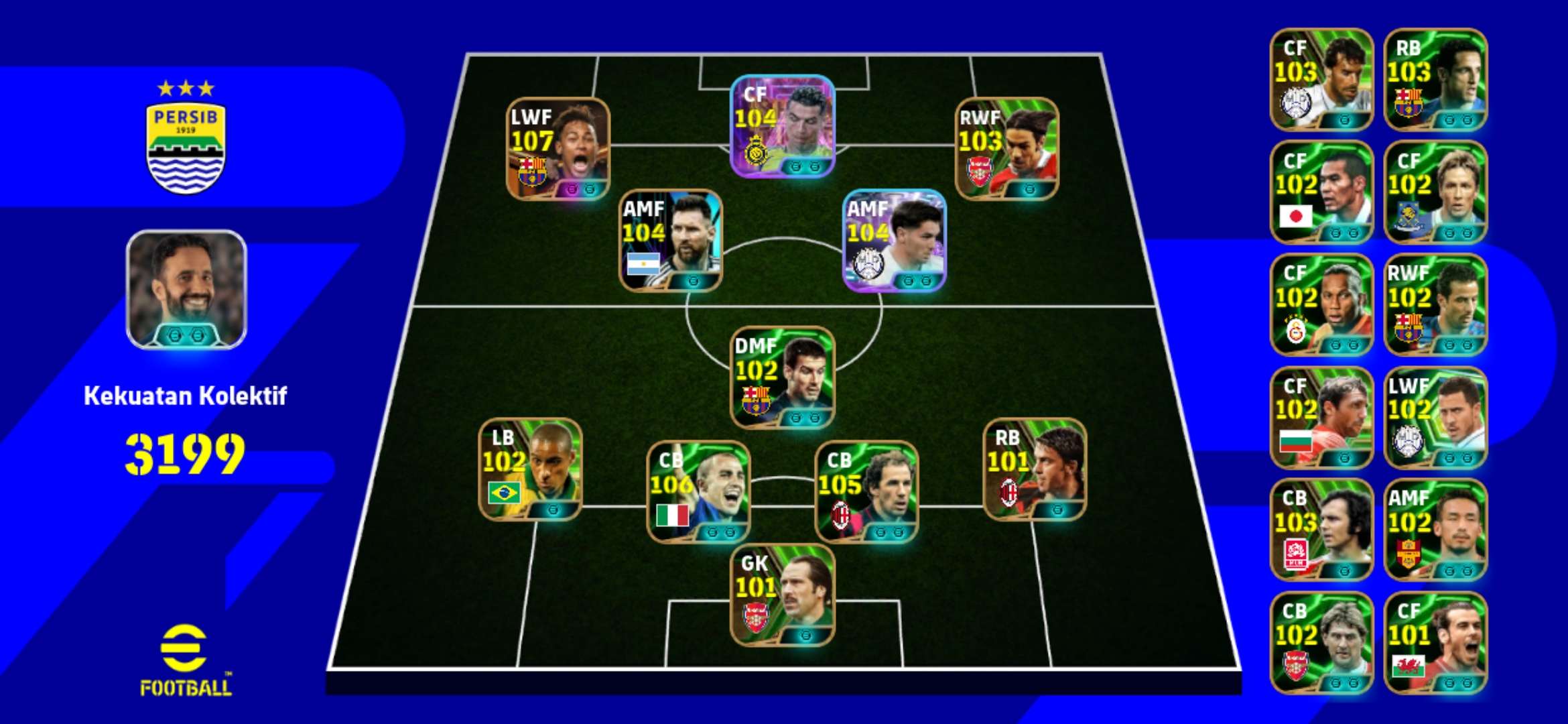Pick the substitute LWF 102 card

click(1435, 417)
